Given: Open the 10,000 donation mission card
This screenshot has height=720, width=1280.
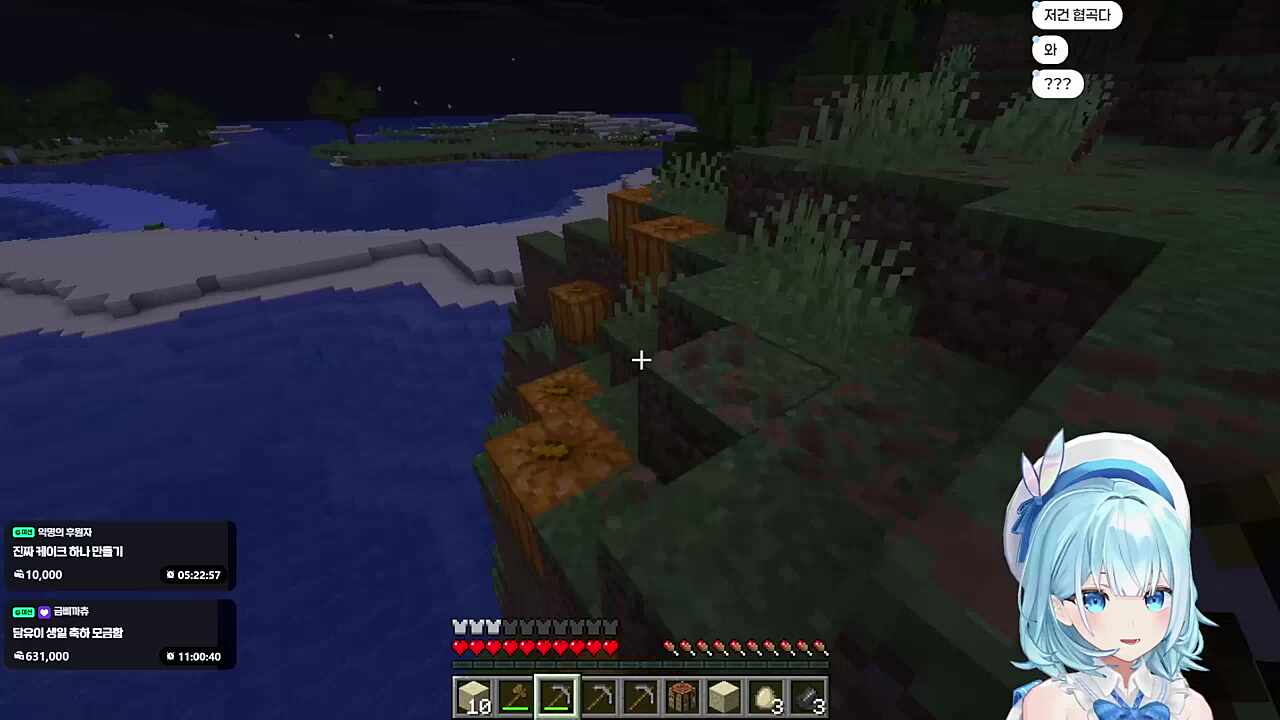Looking at the screenshot, I should (x=118, y=554).
